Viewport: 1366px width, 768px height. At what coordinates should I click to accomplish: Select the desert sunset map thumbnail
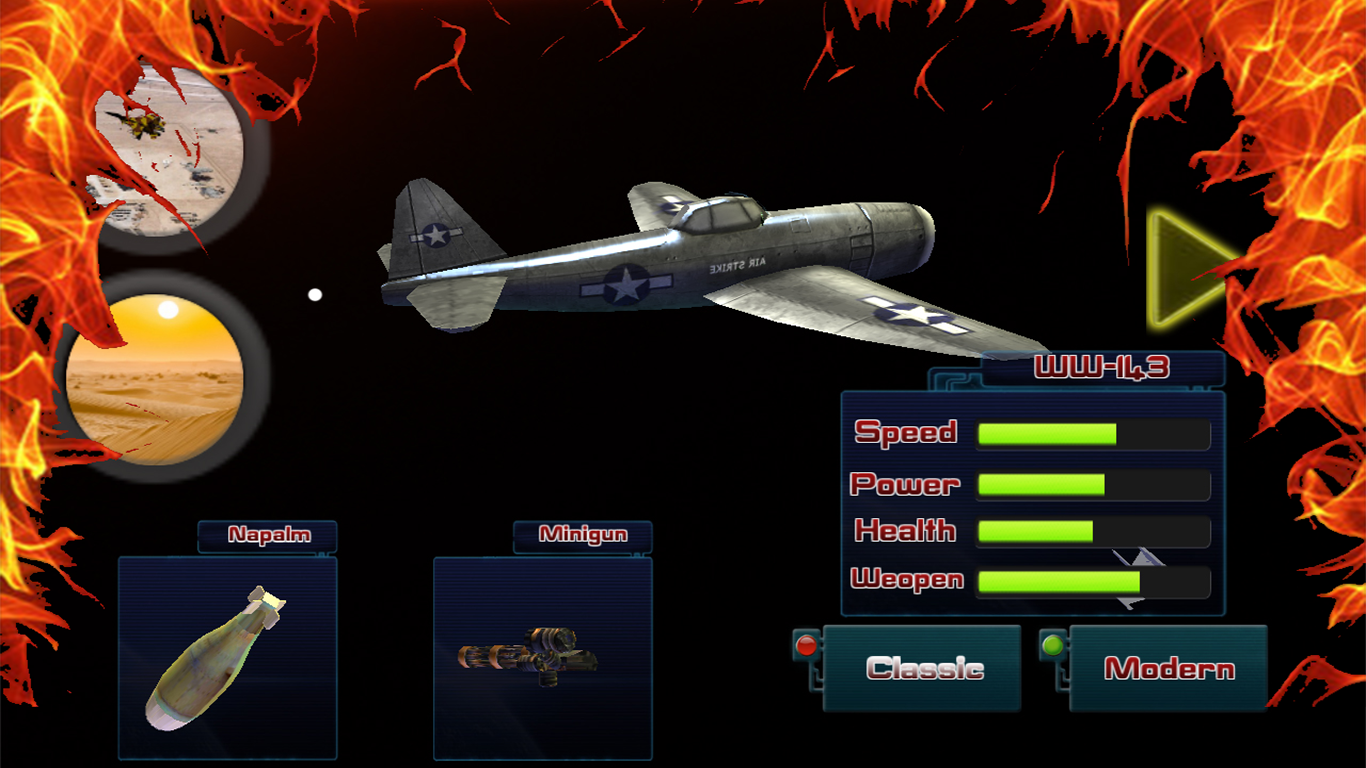point(155,379)
